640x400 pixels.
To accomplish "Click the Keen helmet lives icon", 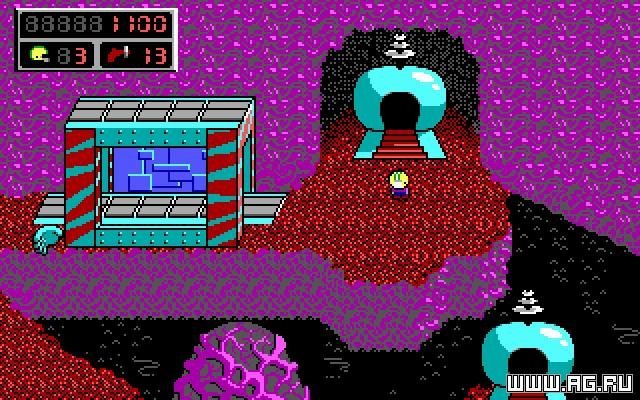I will pos(39,54).
